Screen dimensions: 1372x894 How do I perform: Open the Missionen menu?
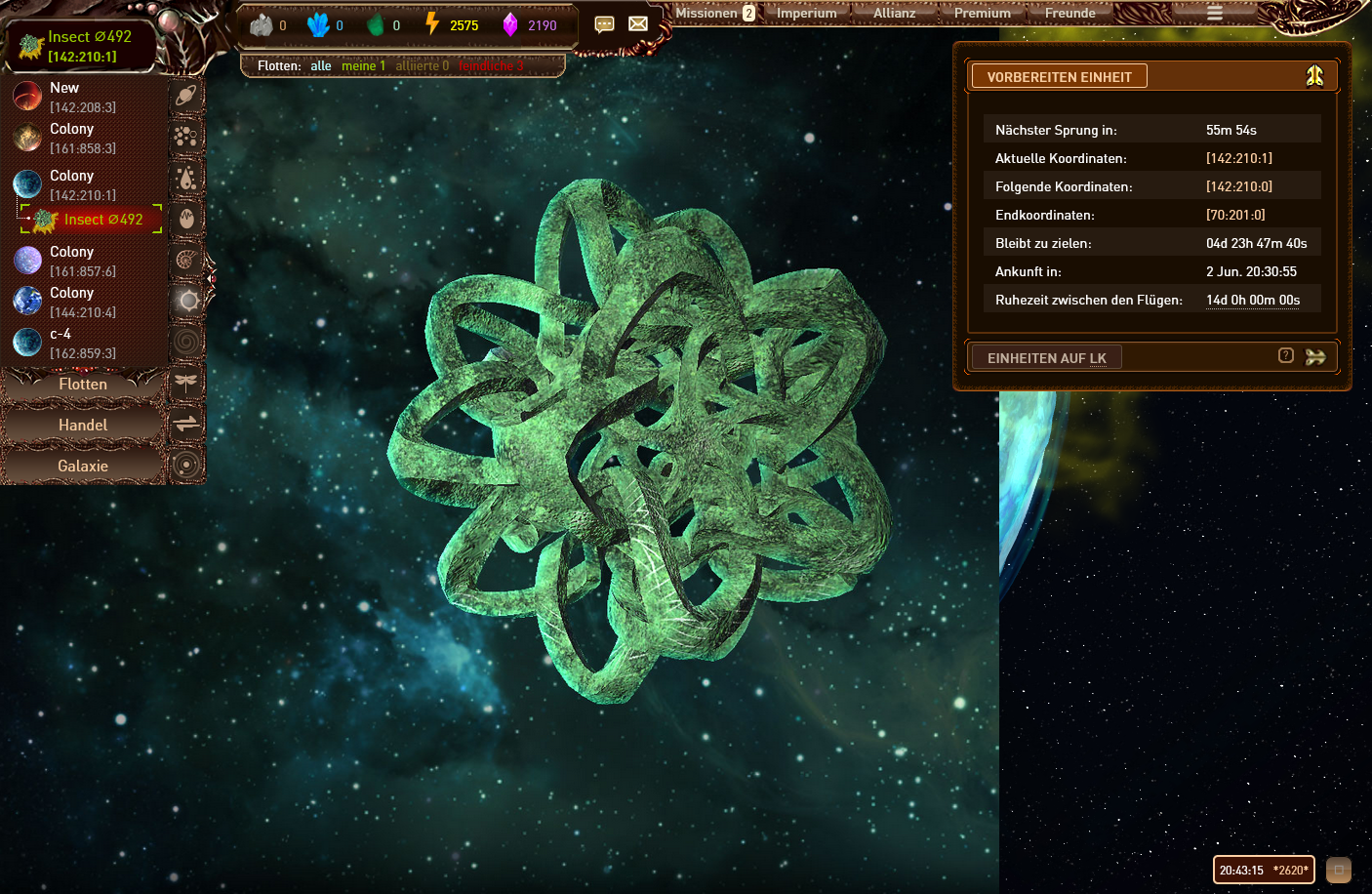click(x=706, y=13)
